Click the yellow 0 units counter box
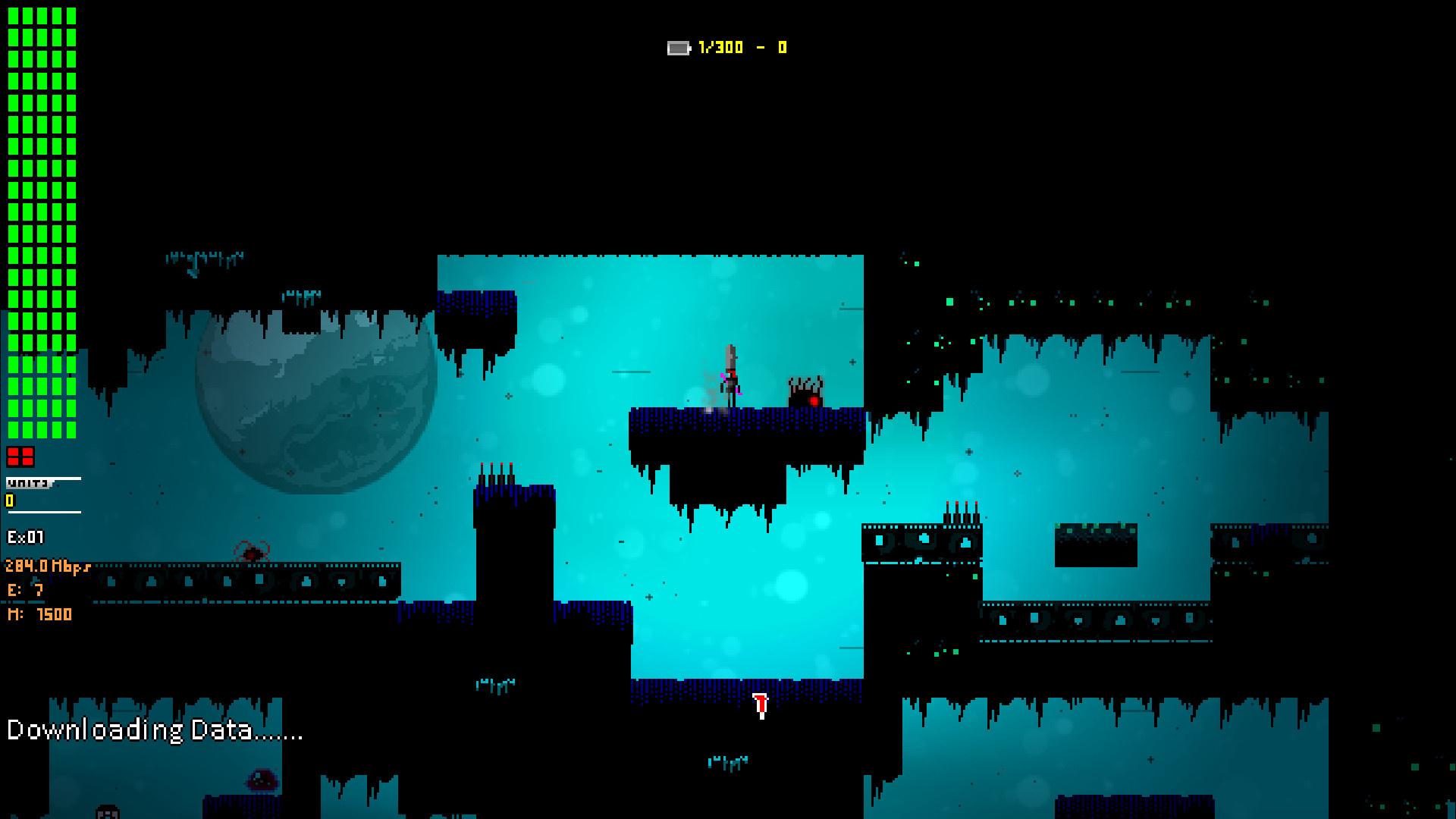The image size is (1456, 819). pos(9,501)
